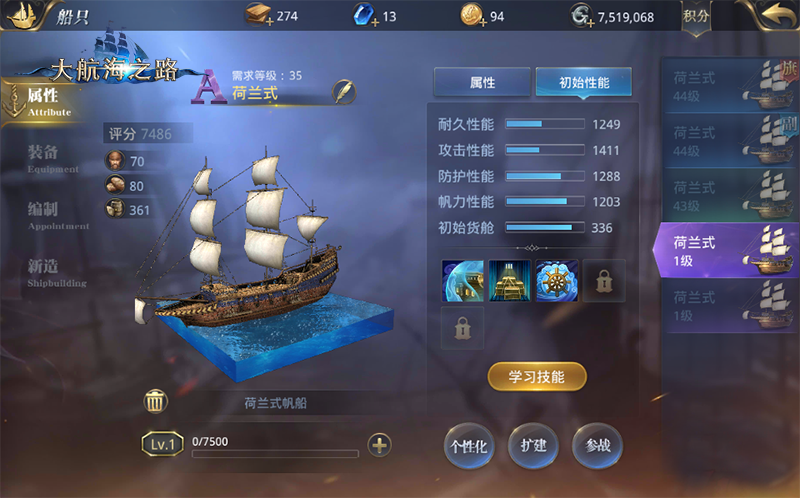
Task: Rename ship with the quill icon
Action: pyautogui.click(x=345, y=91)
